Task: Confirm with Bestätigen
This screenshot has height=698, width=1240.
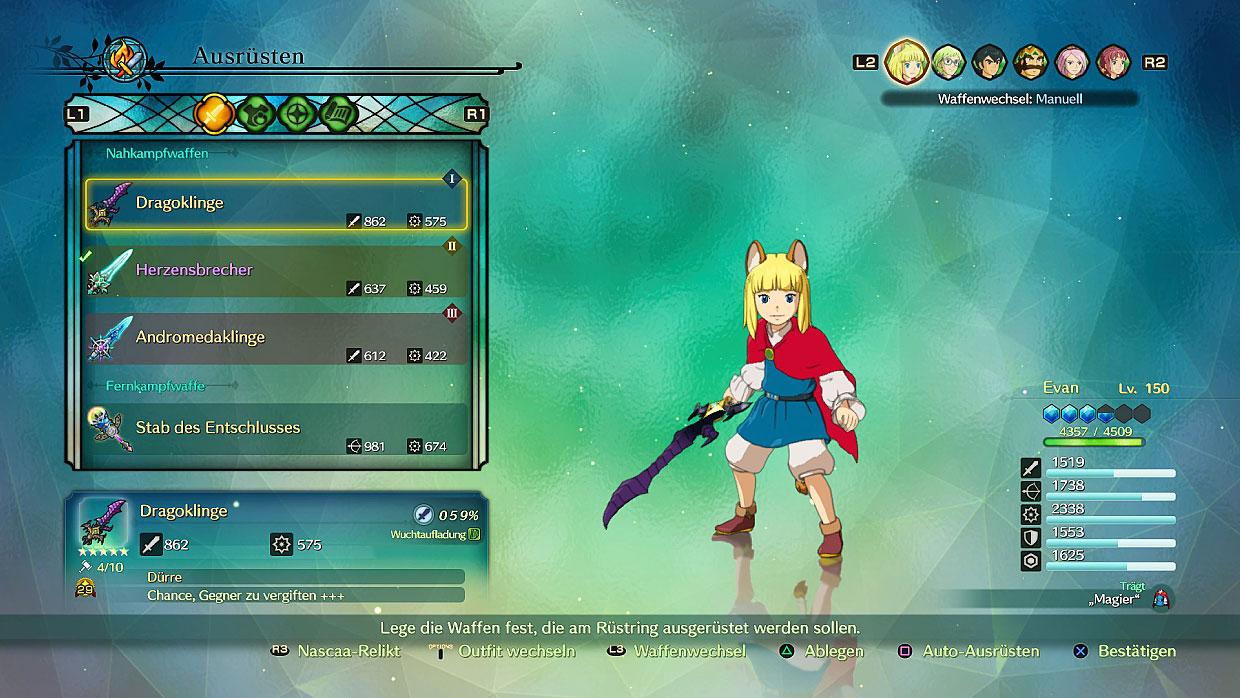Action: (x=1136, y=651)
